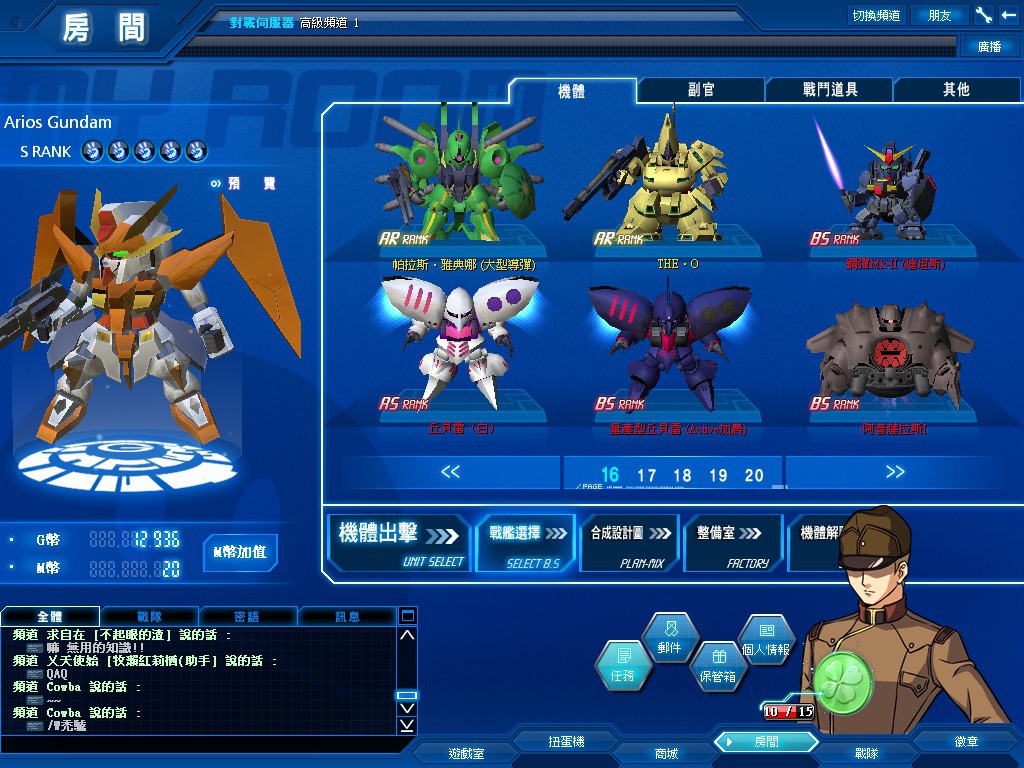Open the 保管箱 storage box
This screenshot has width=1024, height=768.
click(x=716, y=667)
